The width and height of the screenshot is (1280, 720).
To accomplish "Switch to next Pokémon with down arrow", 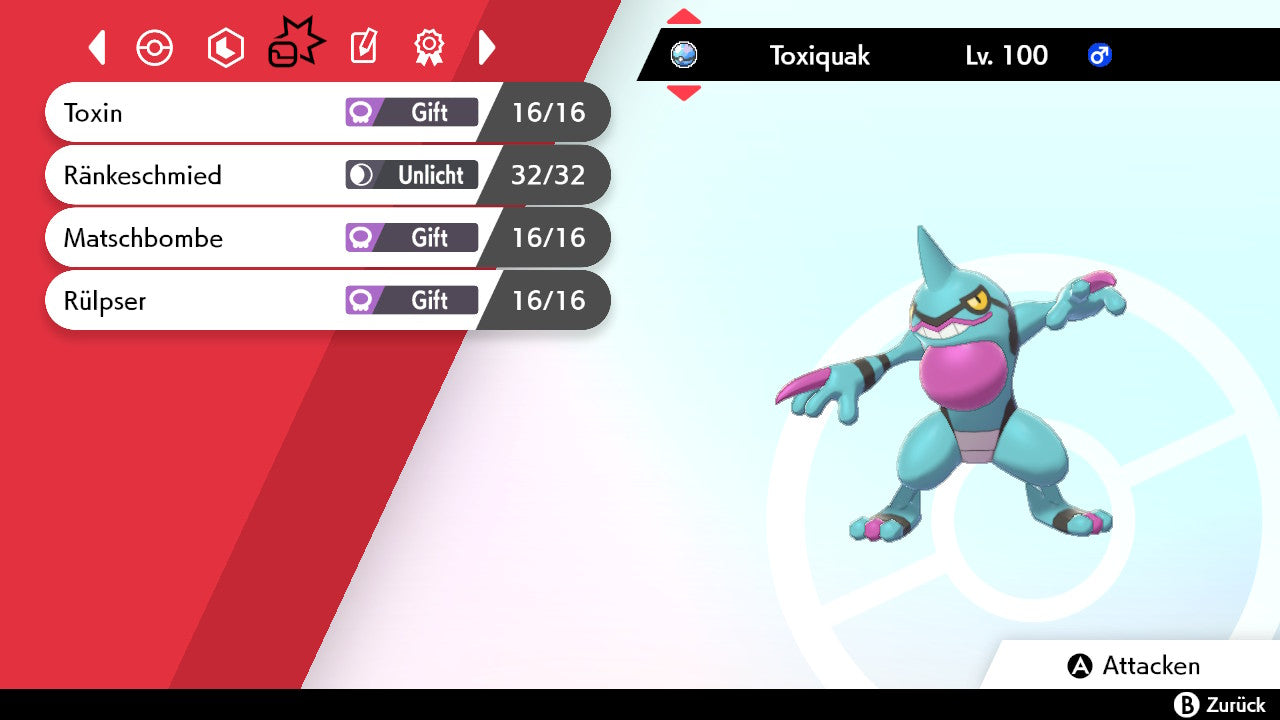I will tap(684, 93).
